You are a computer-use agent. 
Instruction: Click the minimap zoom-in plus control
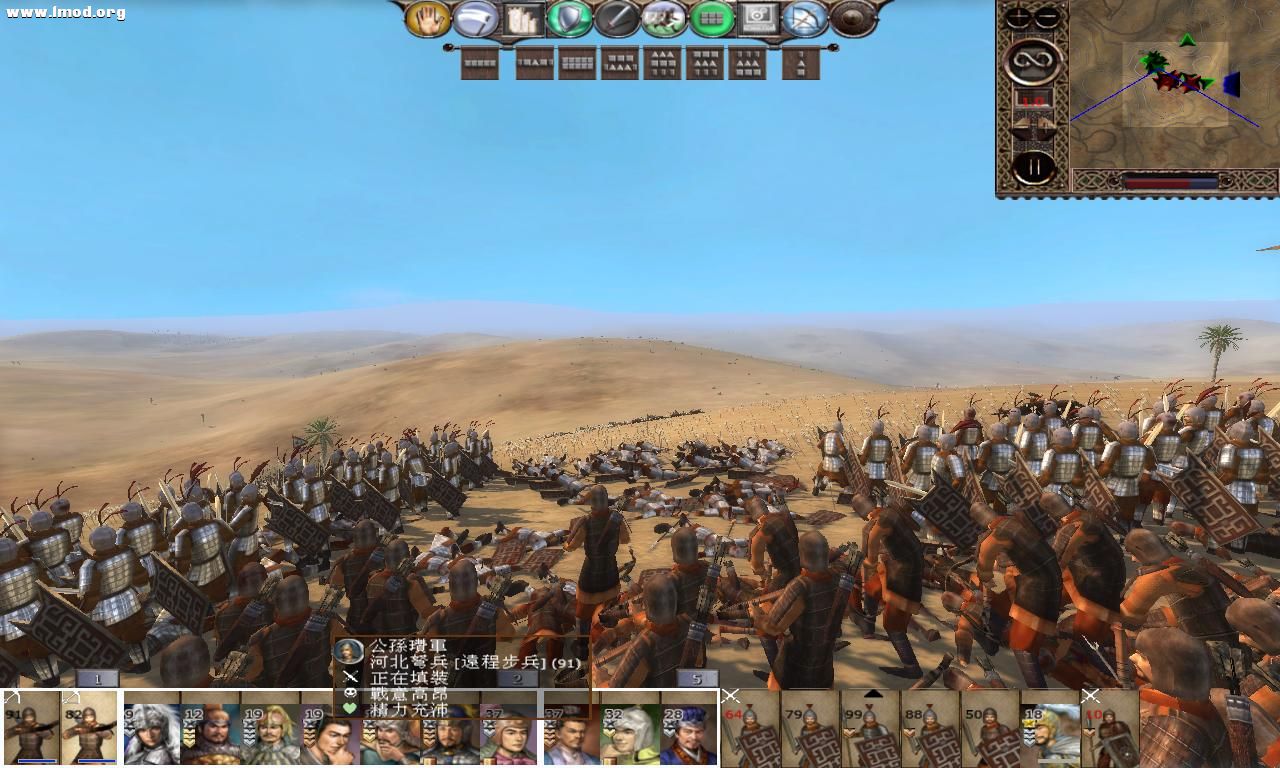pyautogui.click(x=1016, y=16)
